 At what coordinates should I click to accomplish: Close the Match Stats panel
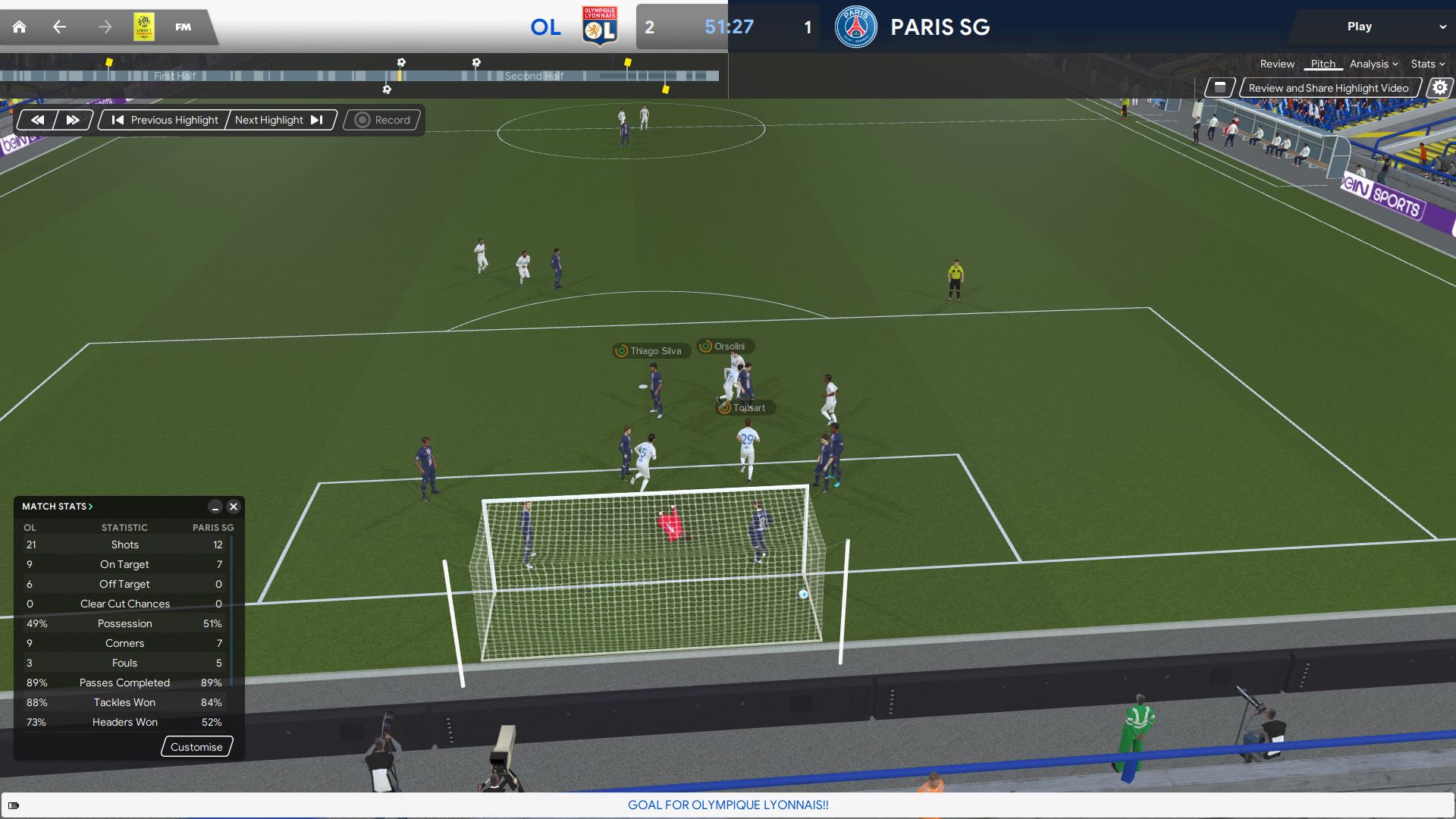click(x=234, y=507)
